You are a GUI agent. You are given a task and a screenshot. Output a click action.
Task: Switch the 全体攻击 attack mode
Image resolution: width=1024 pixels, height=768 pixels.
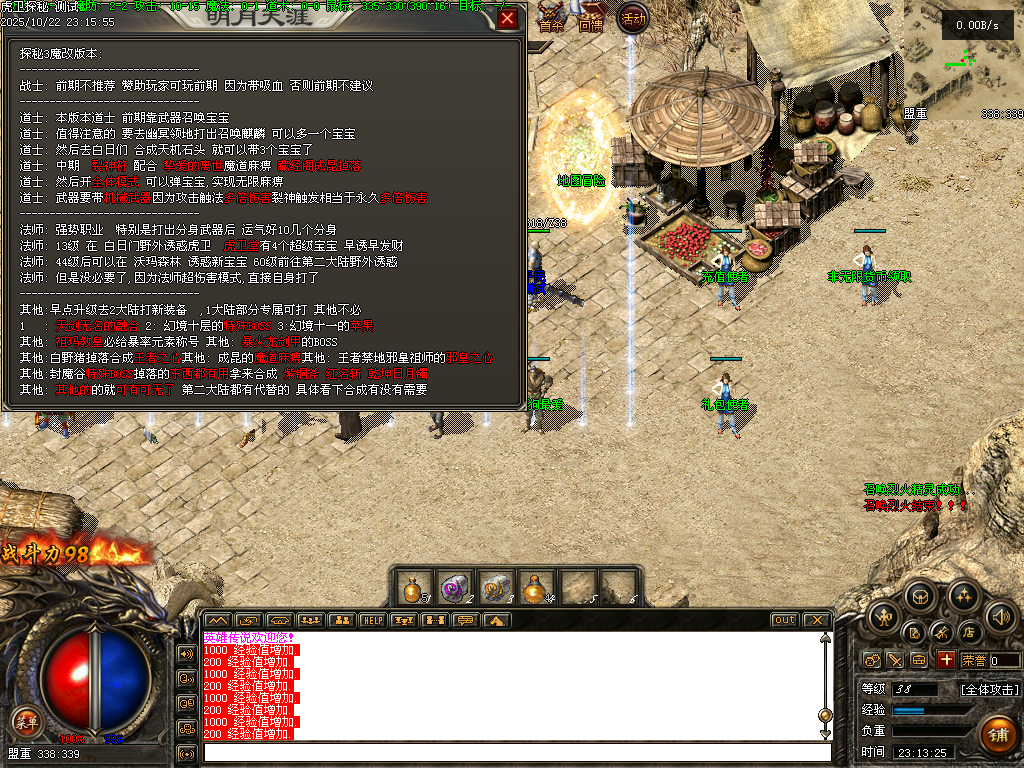(990, 689)
